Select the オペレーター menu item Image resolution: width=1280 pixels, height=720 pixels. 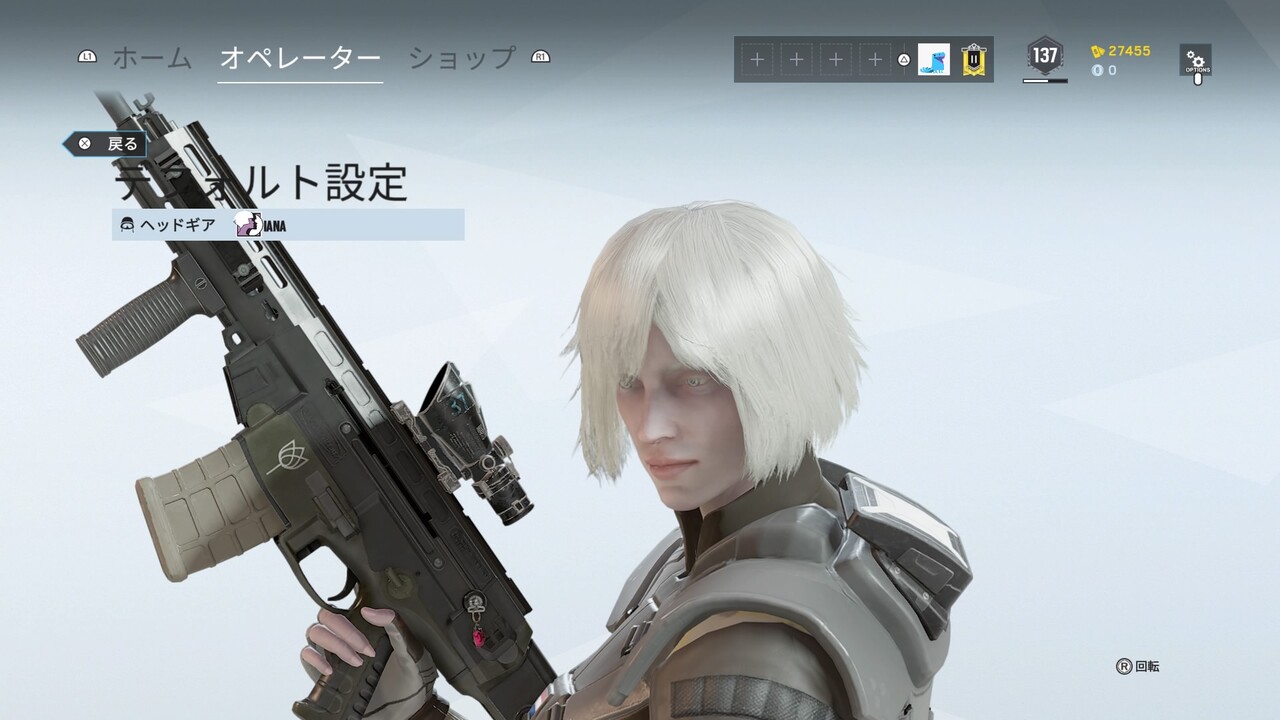300,58
